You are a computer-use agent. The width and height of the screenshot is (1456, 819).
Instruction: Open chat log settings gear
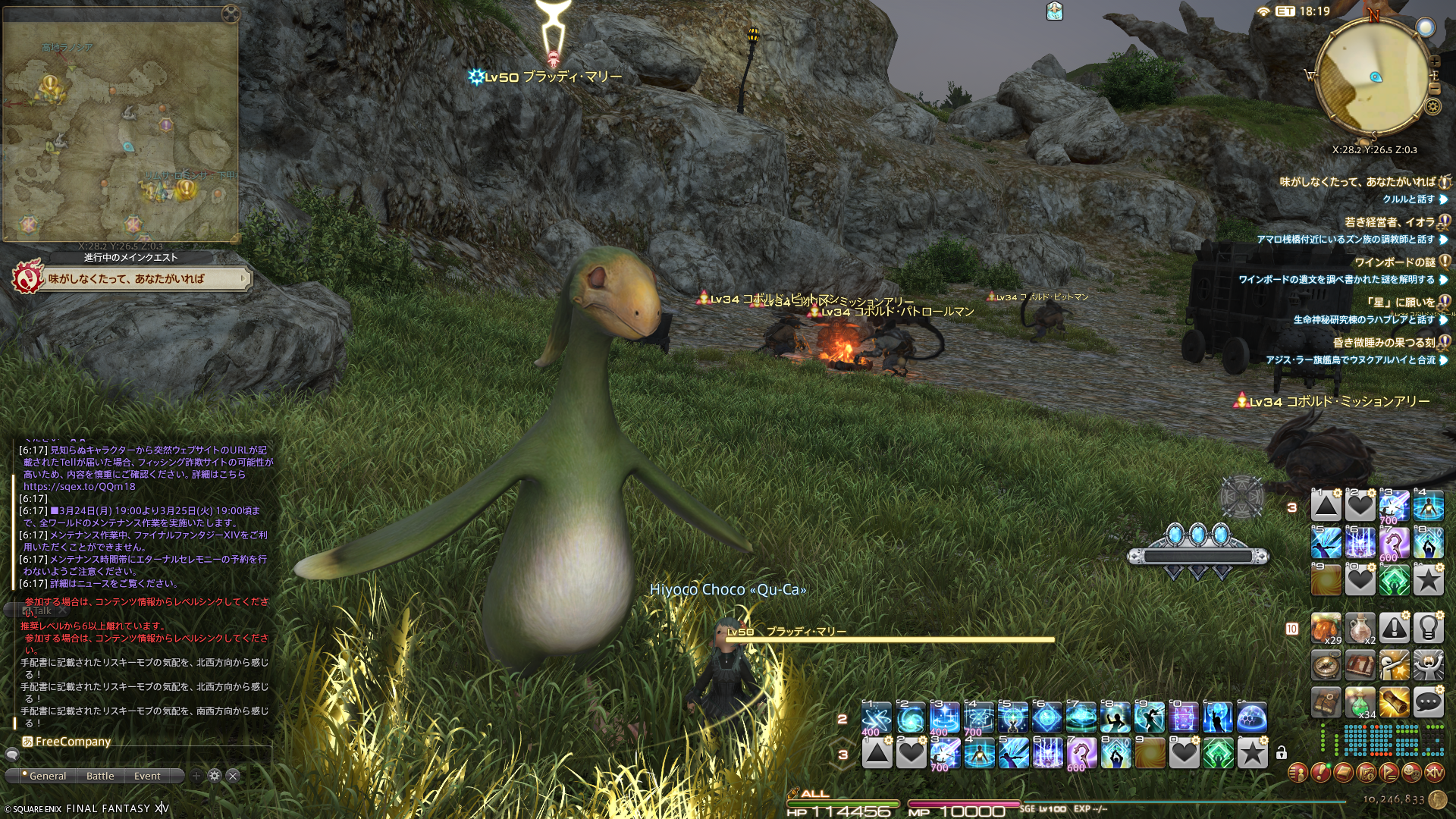tap(215, 776)
